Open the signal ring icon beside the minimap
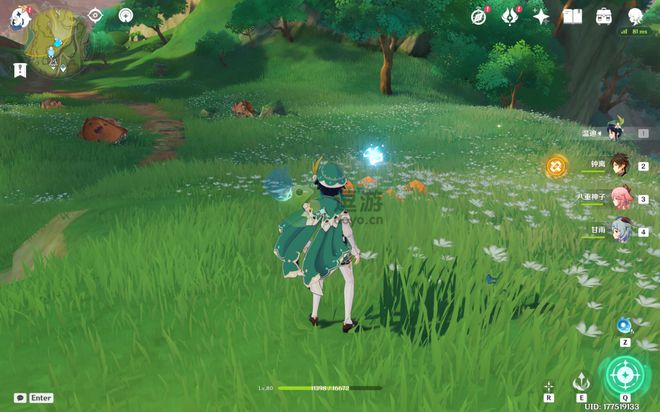Screen dimensions: 660x412 click(x=125, y=15)
